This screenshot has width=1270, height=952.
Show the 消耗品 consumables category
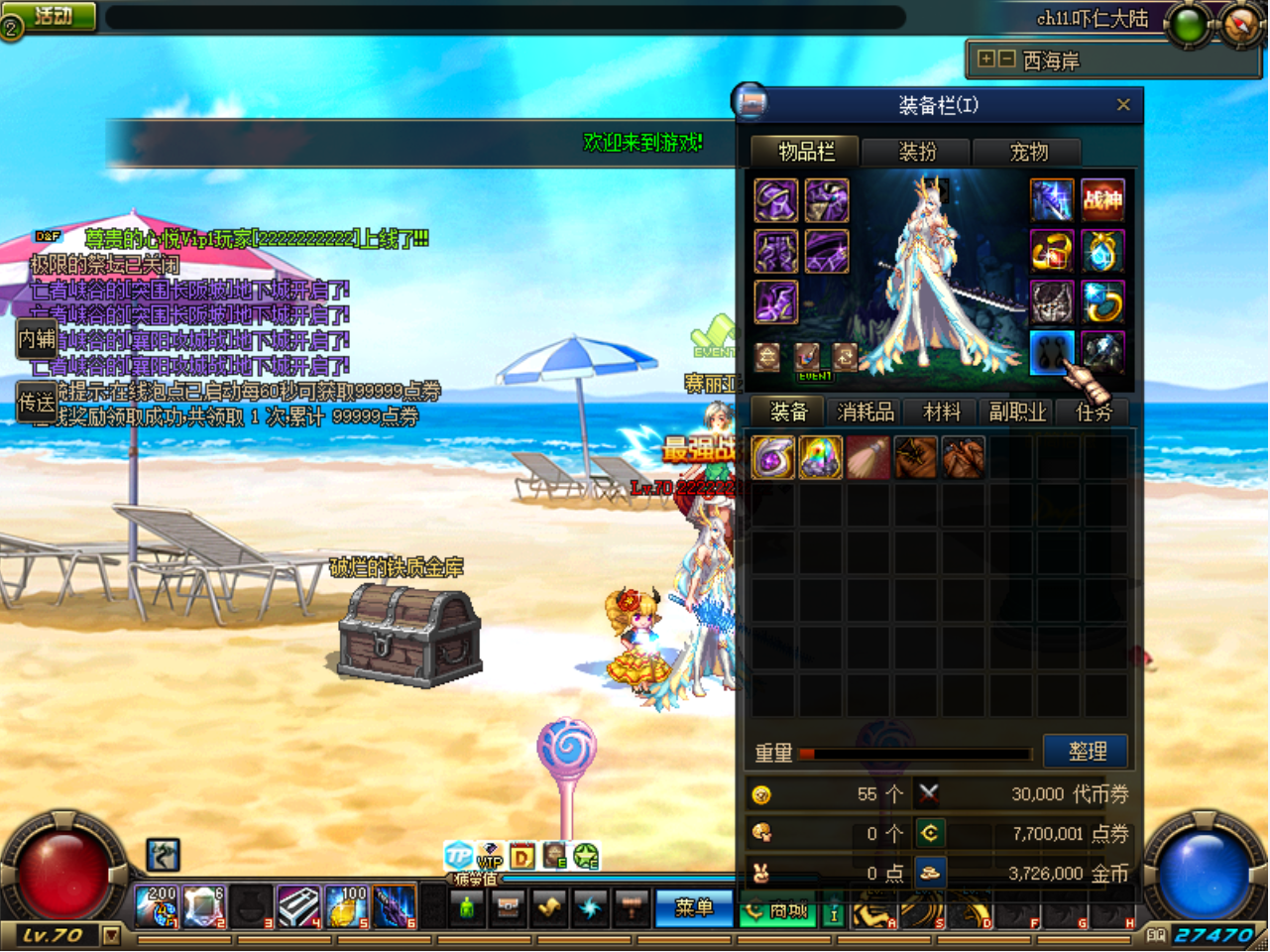click(x=866, y=413)
